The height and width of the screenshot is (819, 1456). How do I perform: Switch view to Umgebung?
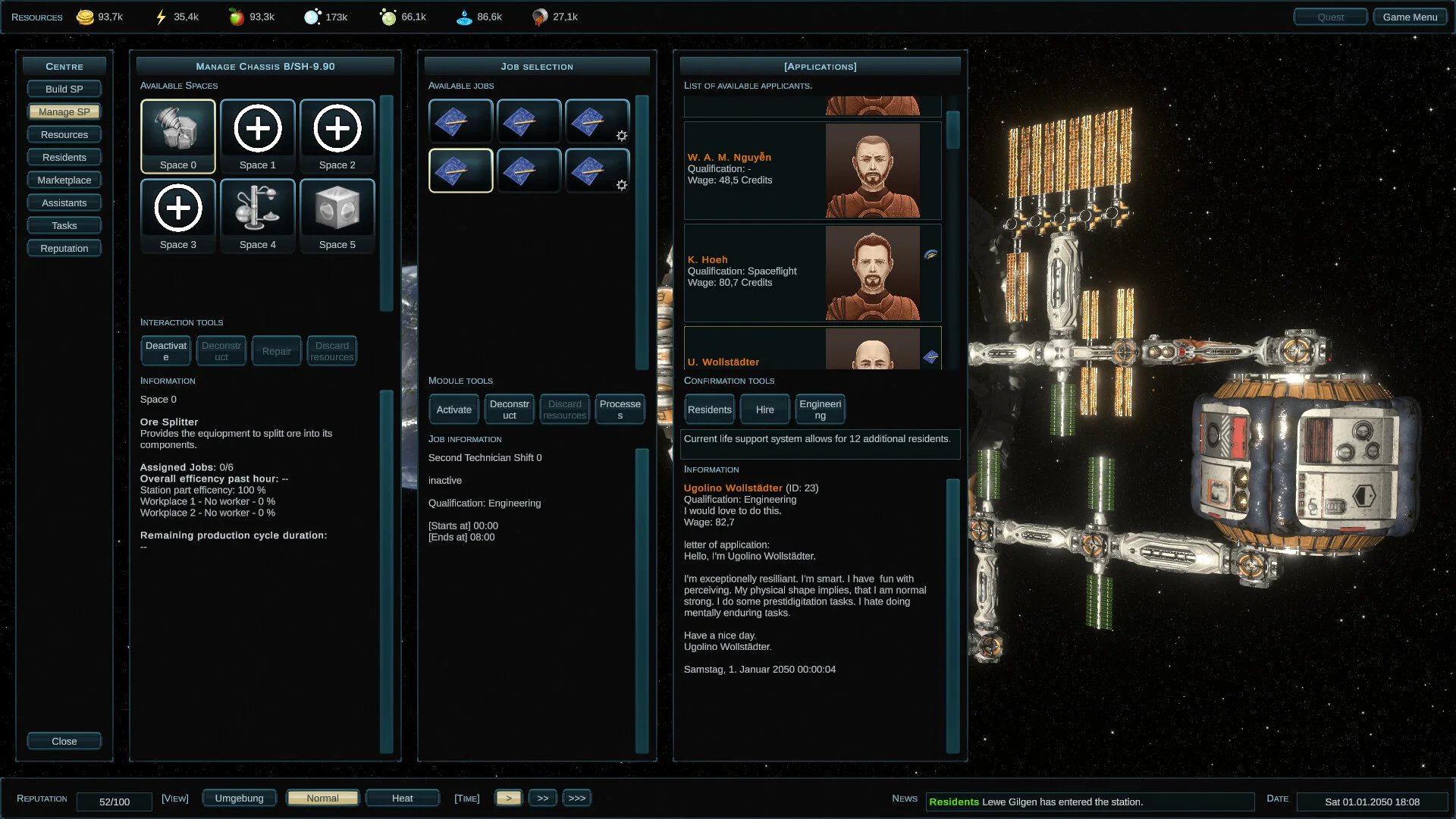(x=239, y=798)
